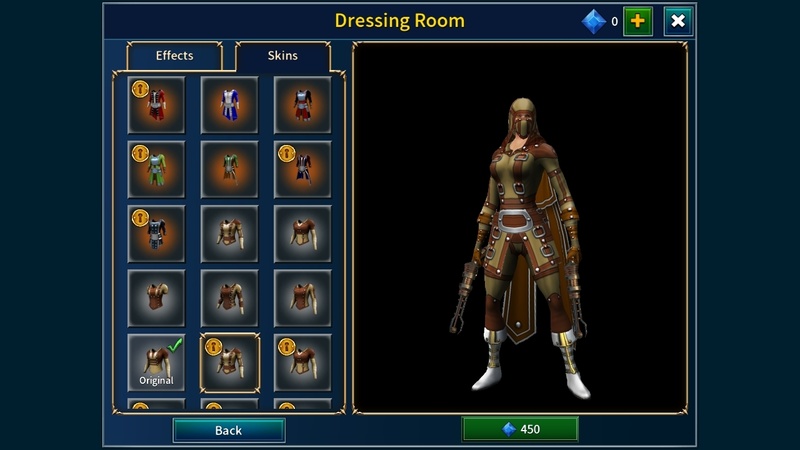Buy the skin for 450 gems

(x=520, y=429)
